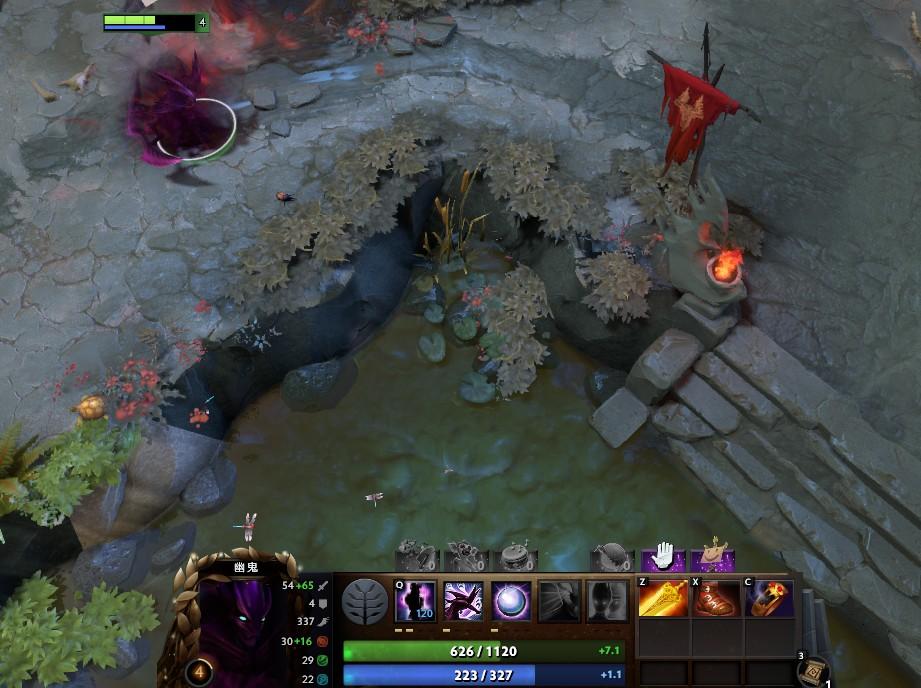
Task: Use the Town Portal Scroll
Action: point(812,670)
